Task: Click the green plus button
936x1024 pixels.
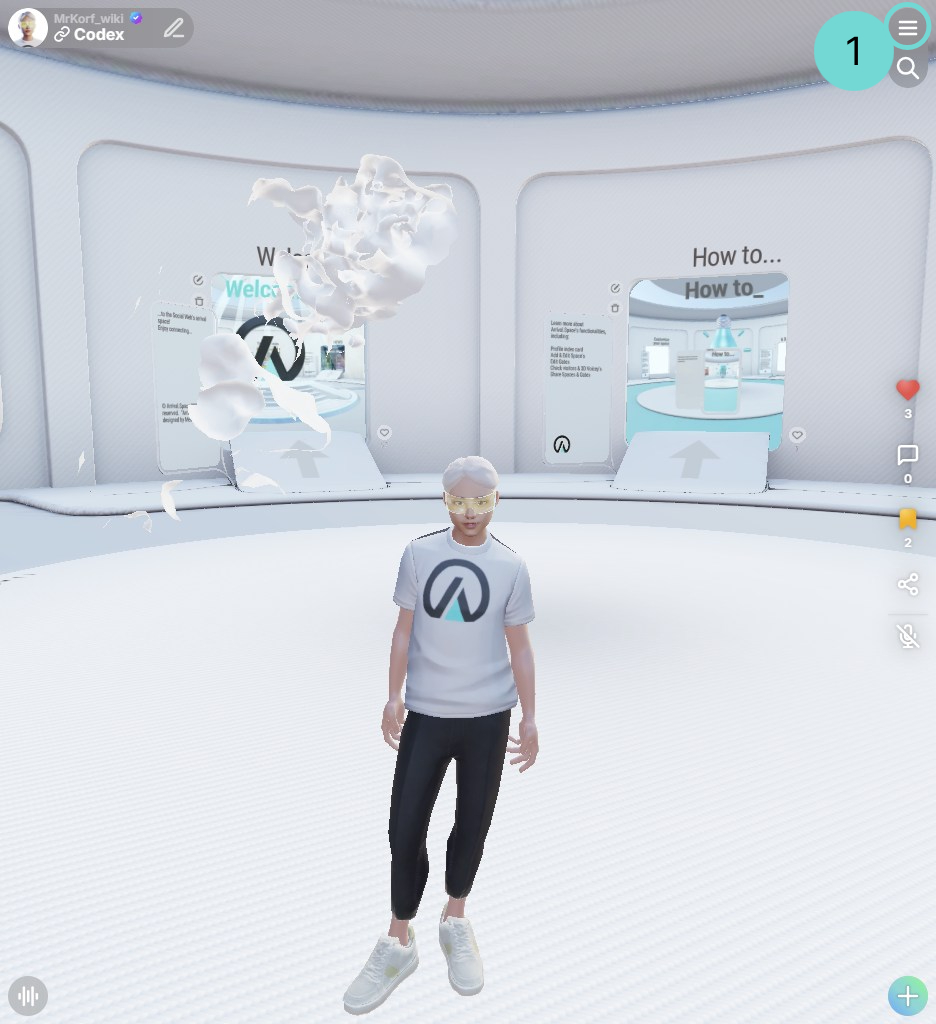Action: click(x=908, y=996)
